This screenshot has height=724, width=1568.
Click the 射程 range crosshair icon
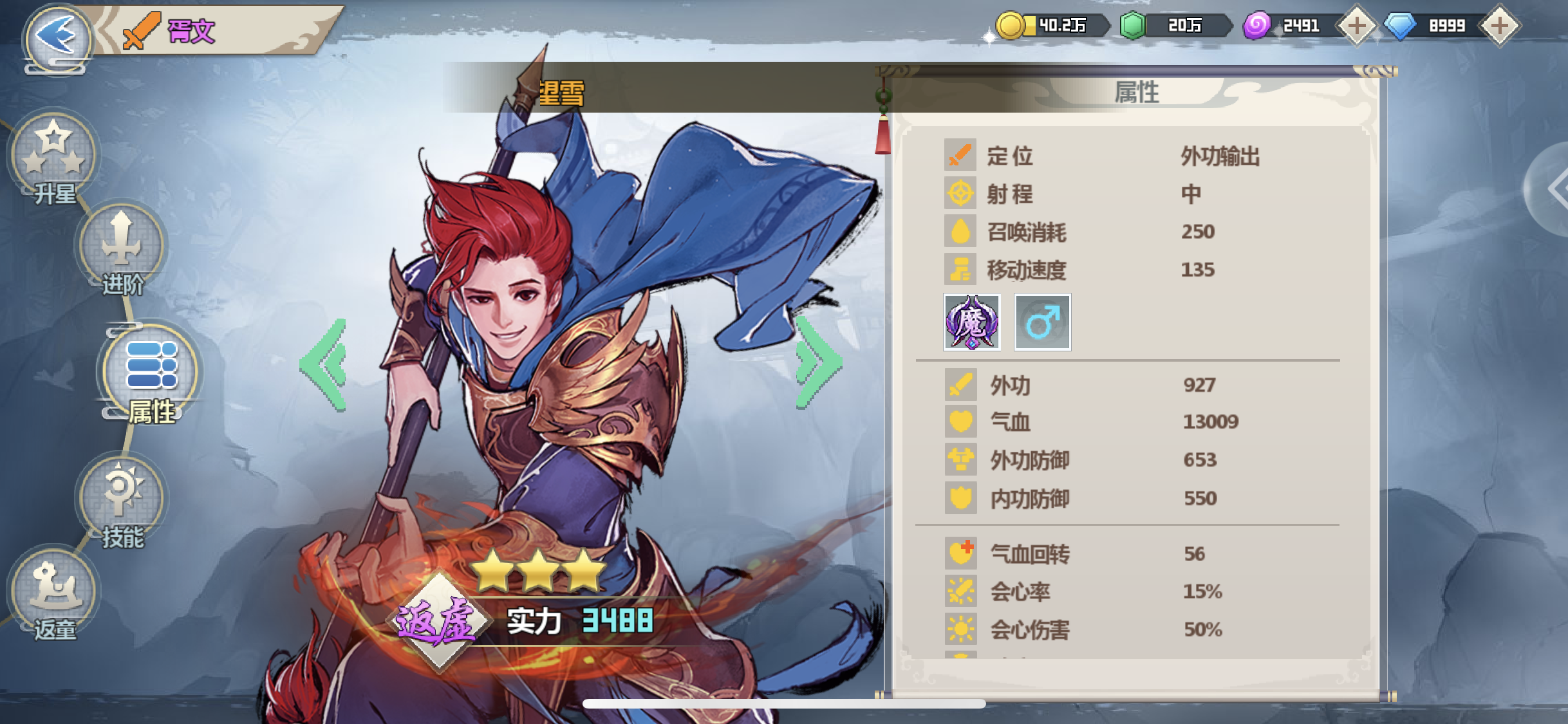(x=960, y=192)
